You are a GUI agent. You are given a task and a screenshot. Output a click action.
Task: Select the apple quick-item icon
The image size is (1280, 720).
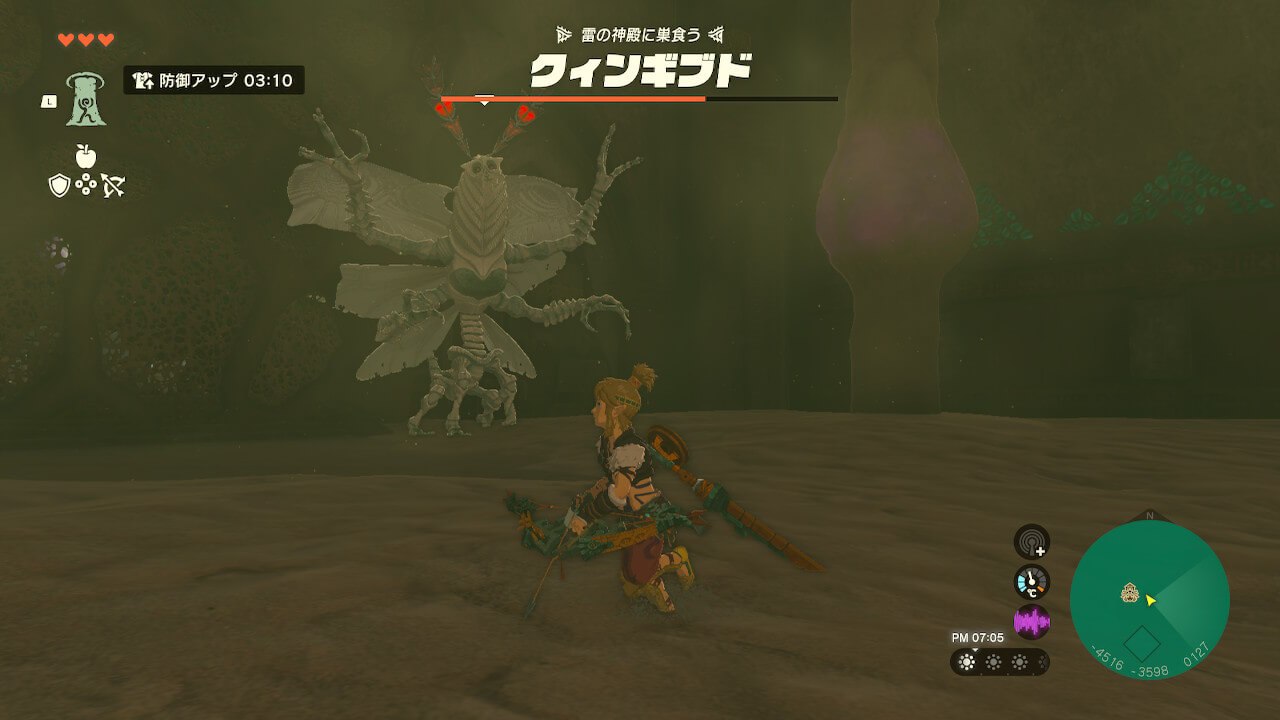tap(86, 155)
